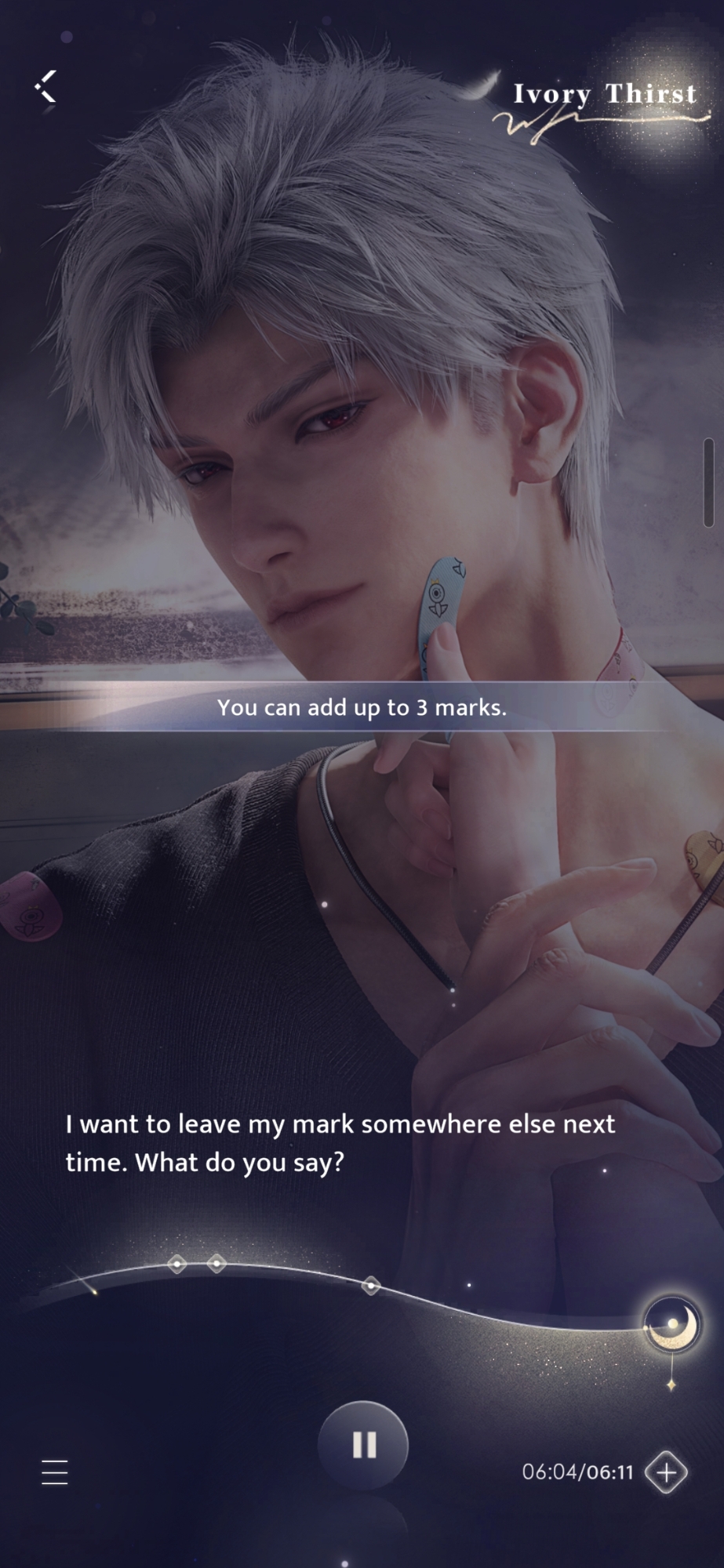The height and width of the screenshot is (1568, 724).
Task: Jump to the third diamond marker on timeline
Action: (x=371, y=1285)
